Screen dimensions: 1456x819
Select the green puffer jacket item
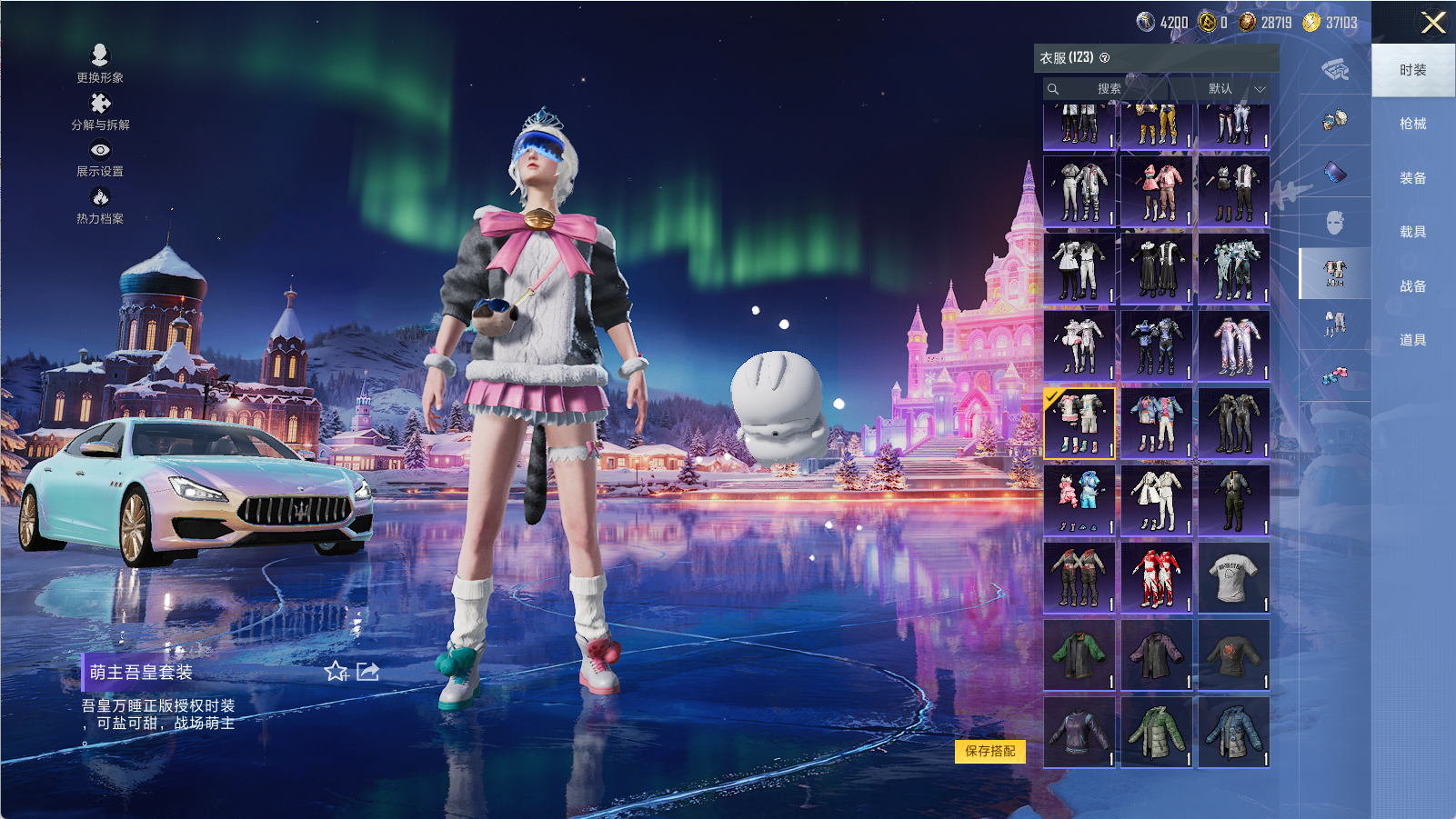(1156, 732)
